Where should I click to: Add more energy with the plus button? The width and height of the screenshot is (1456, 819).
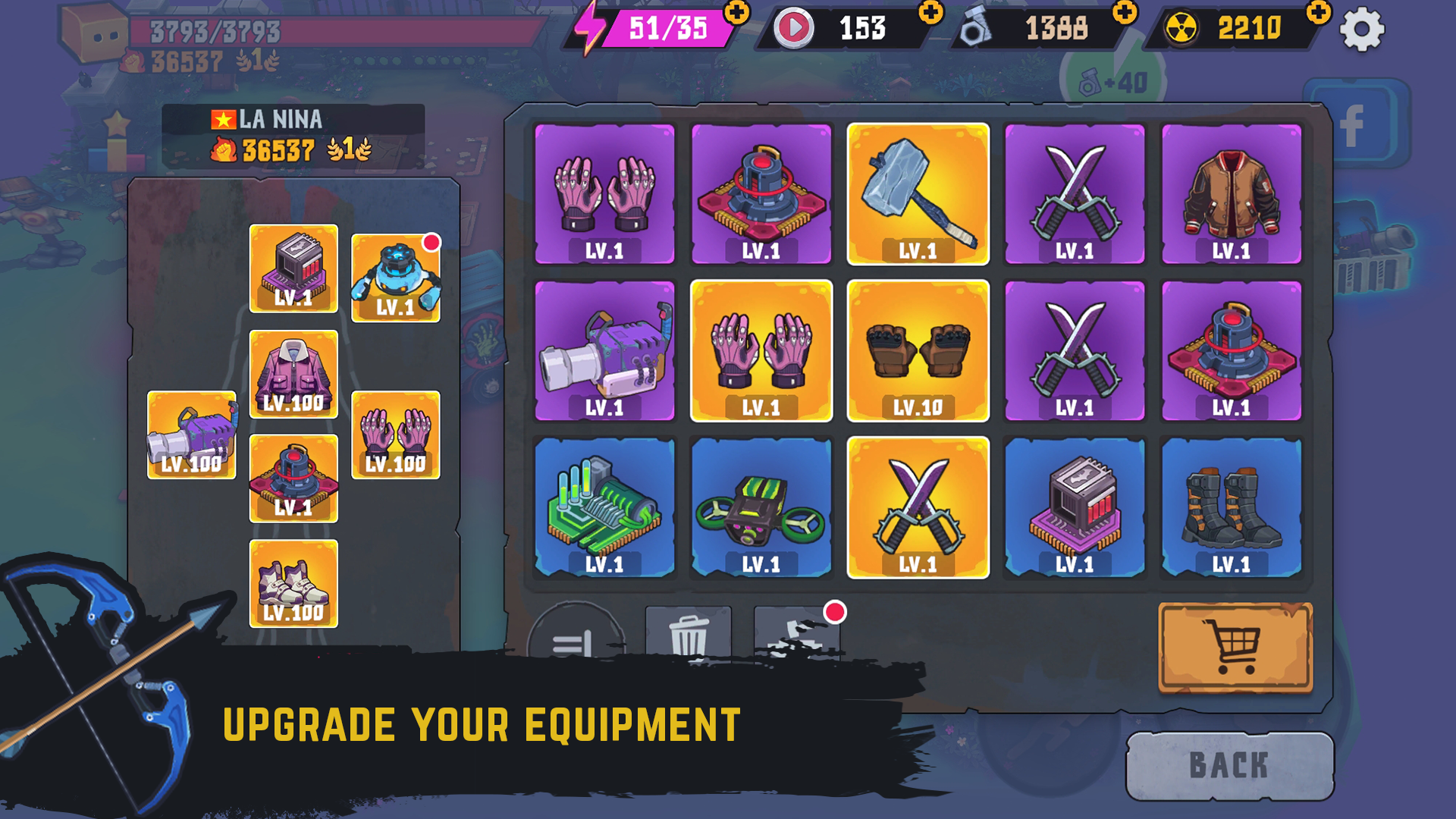click(x=736, y=13)
